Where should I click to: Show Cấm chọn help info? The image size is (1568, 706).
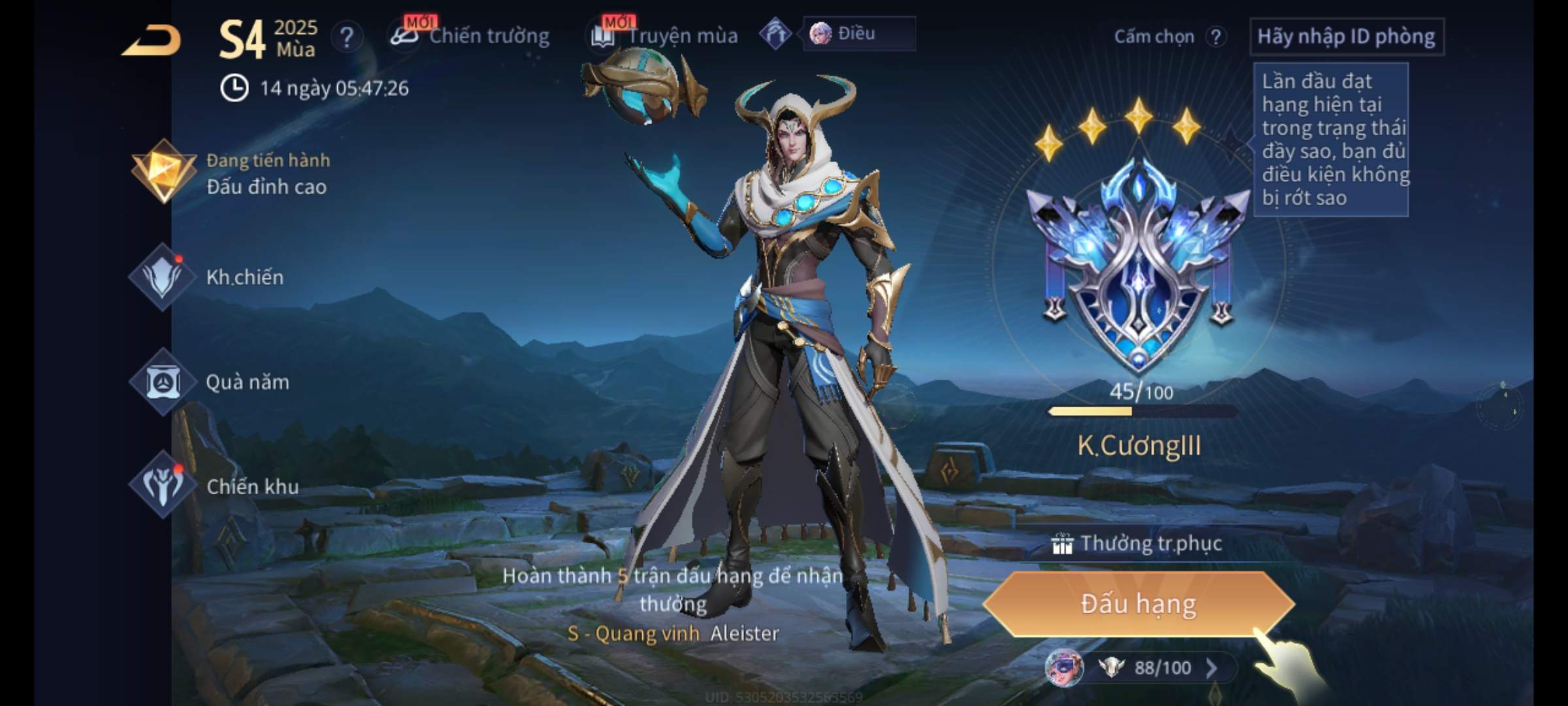click(x=1216, y=37)
